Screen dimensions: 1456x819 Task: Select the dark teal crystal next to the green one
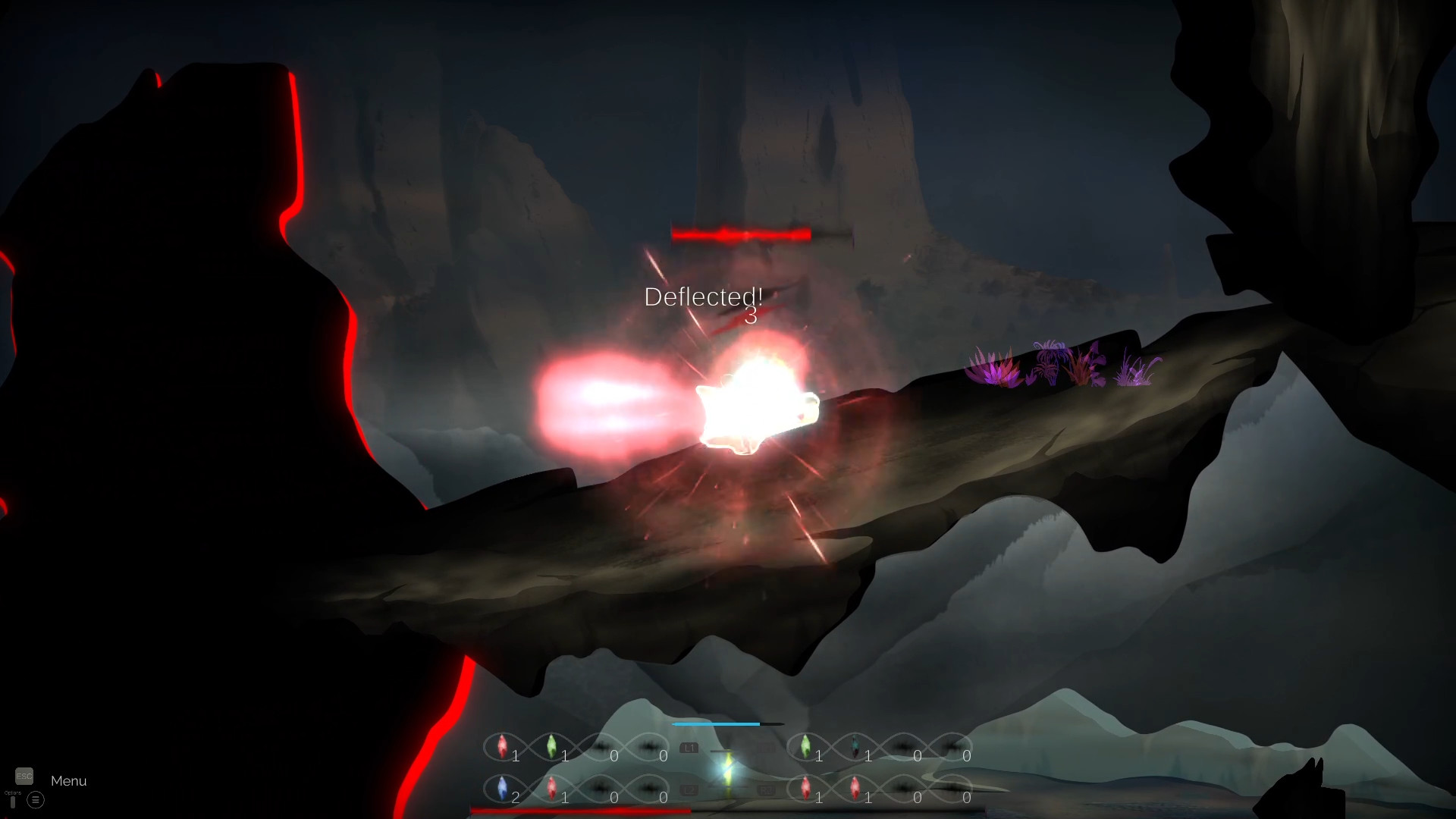coord(855,746)
